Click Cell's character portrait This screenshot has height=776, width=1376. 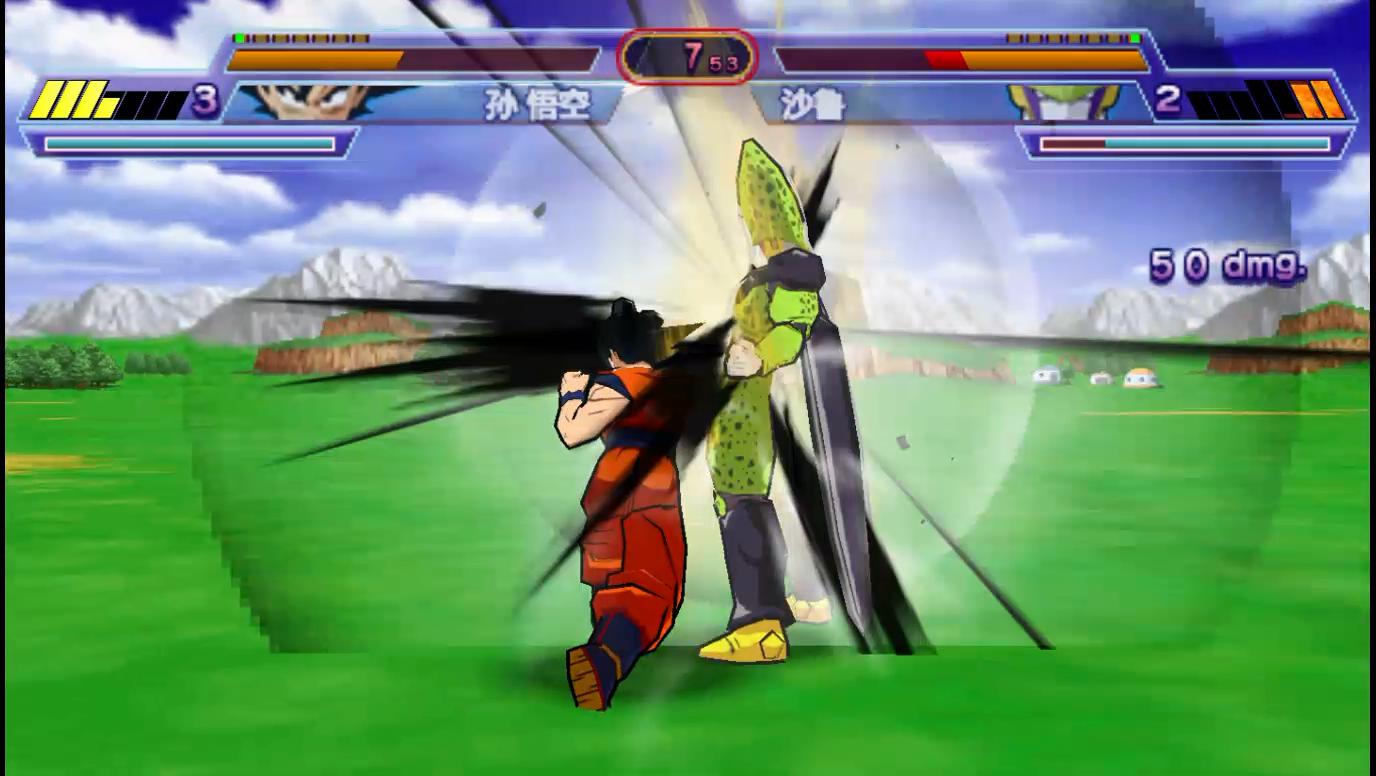(x=1060, y=102)
